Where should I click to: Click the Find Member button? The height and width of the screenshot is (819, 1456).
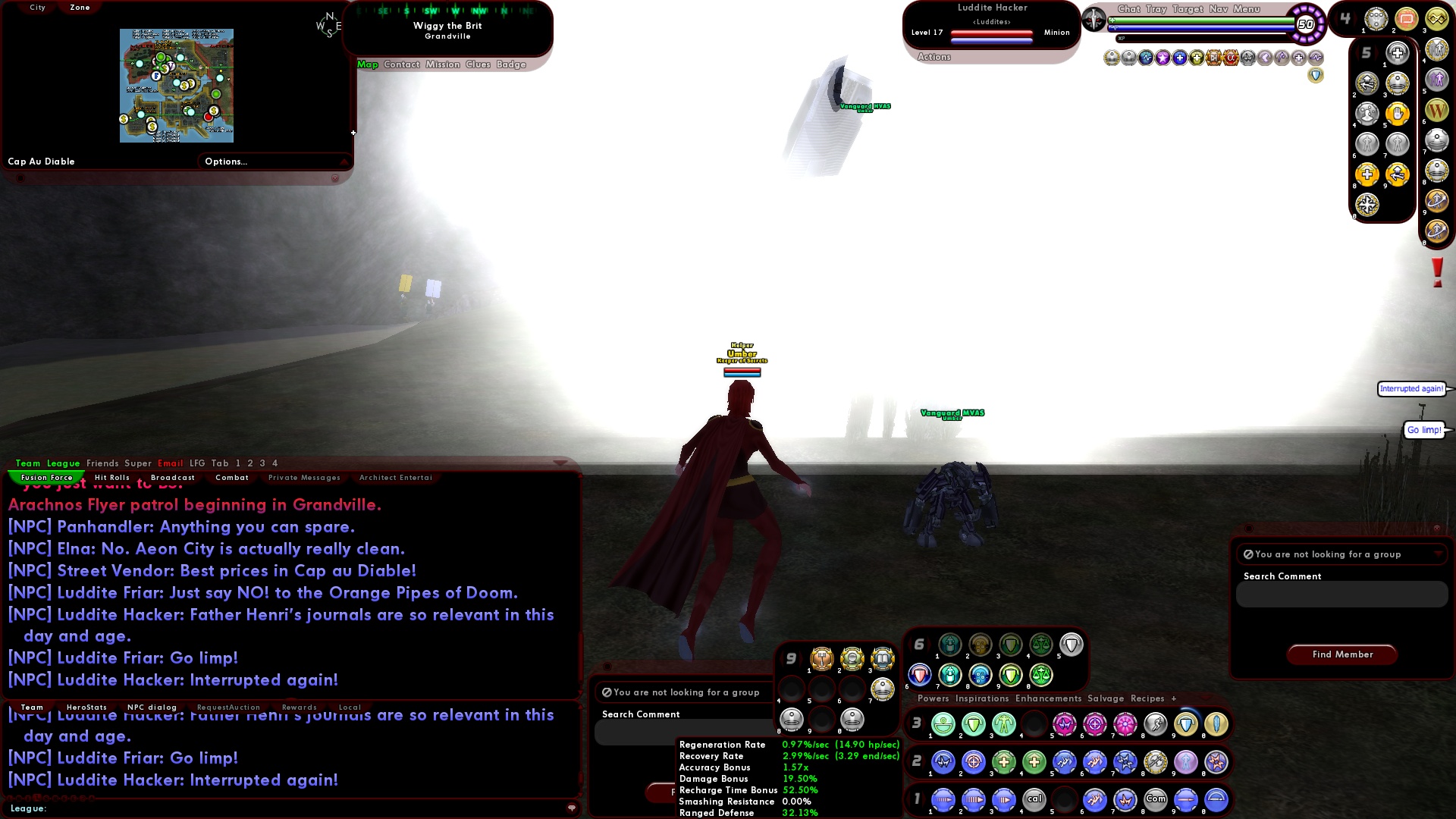pyautogui.click(x=1341, y=654)
